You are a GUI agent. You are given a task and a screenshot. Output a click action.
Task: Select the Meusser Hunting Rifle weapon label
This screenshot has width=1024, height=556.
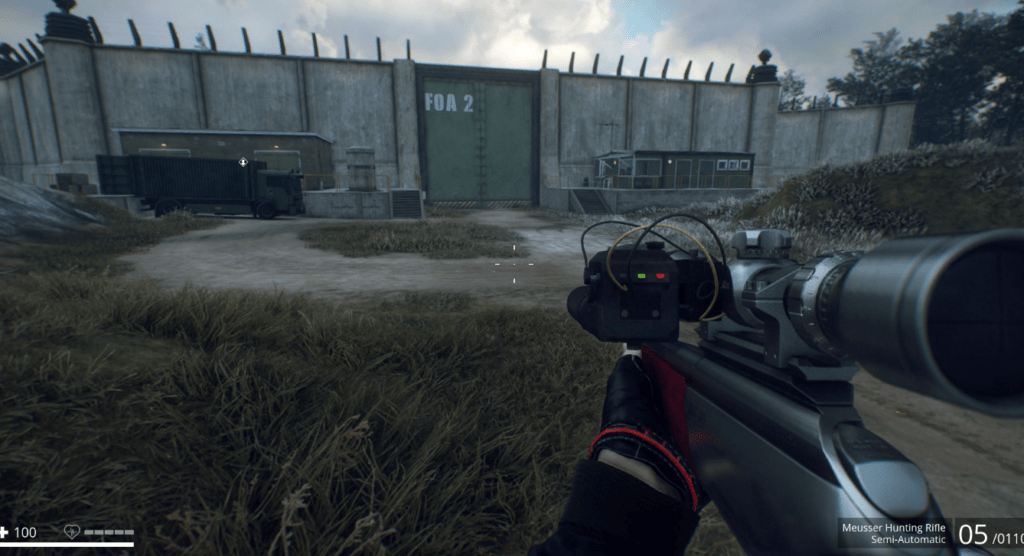pyautogui.click(x=893, y=527)
